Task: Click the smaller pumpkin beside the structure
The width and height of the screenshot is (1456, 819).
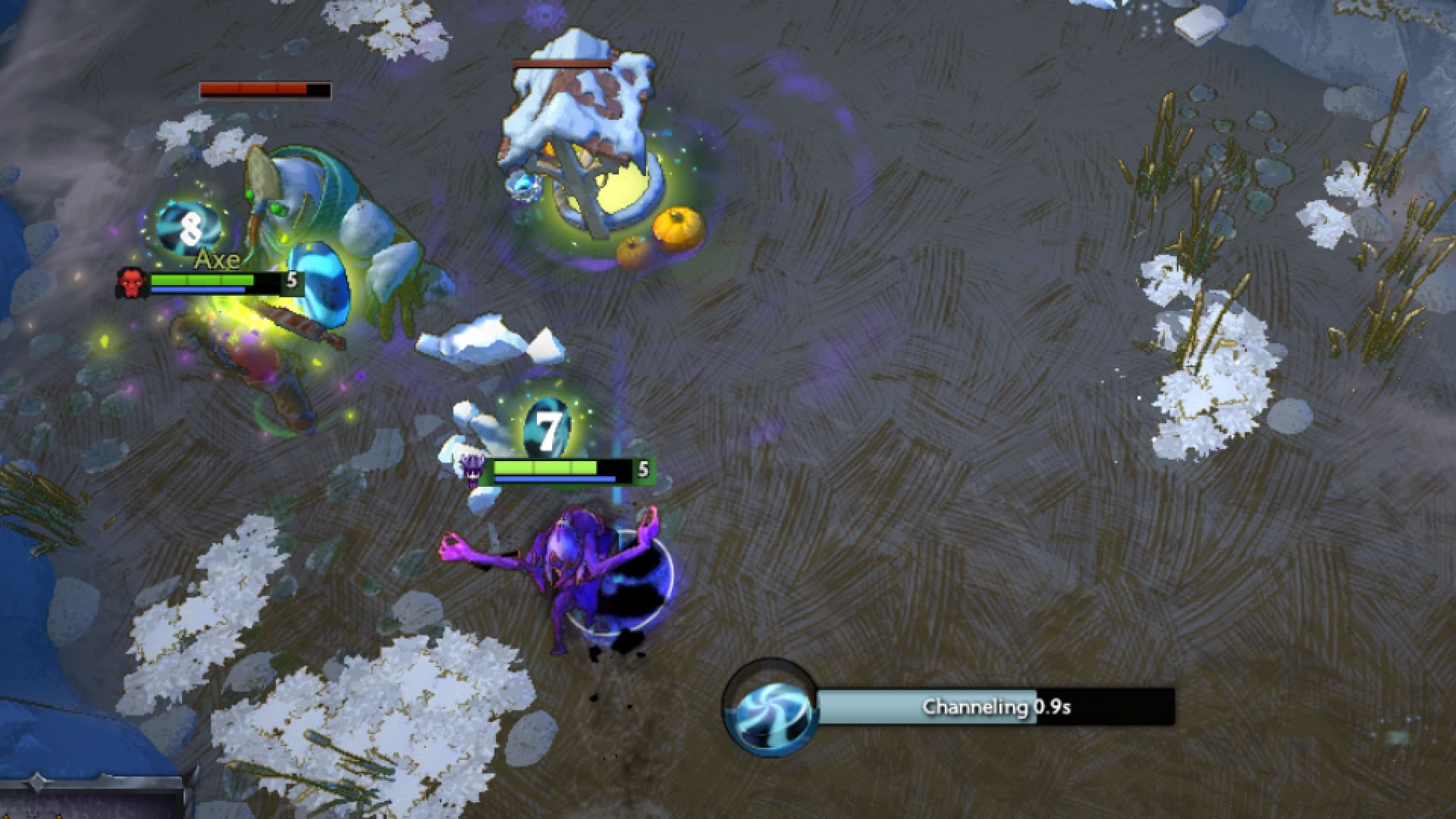Action: tap(630, 250)
